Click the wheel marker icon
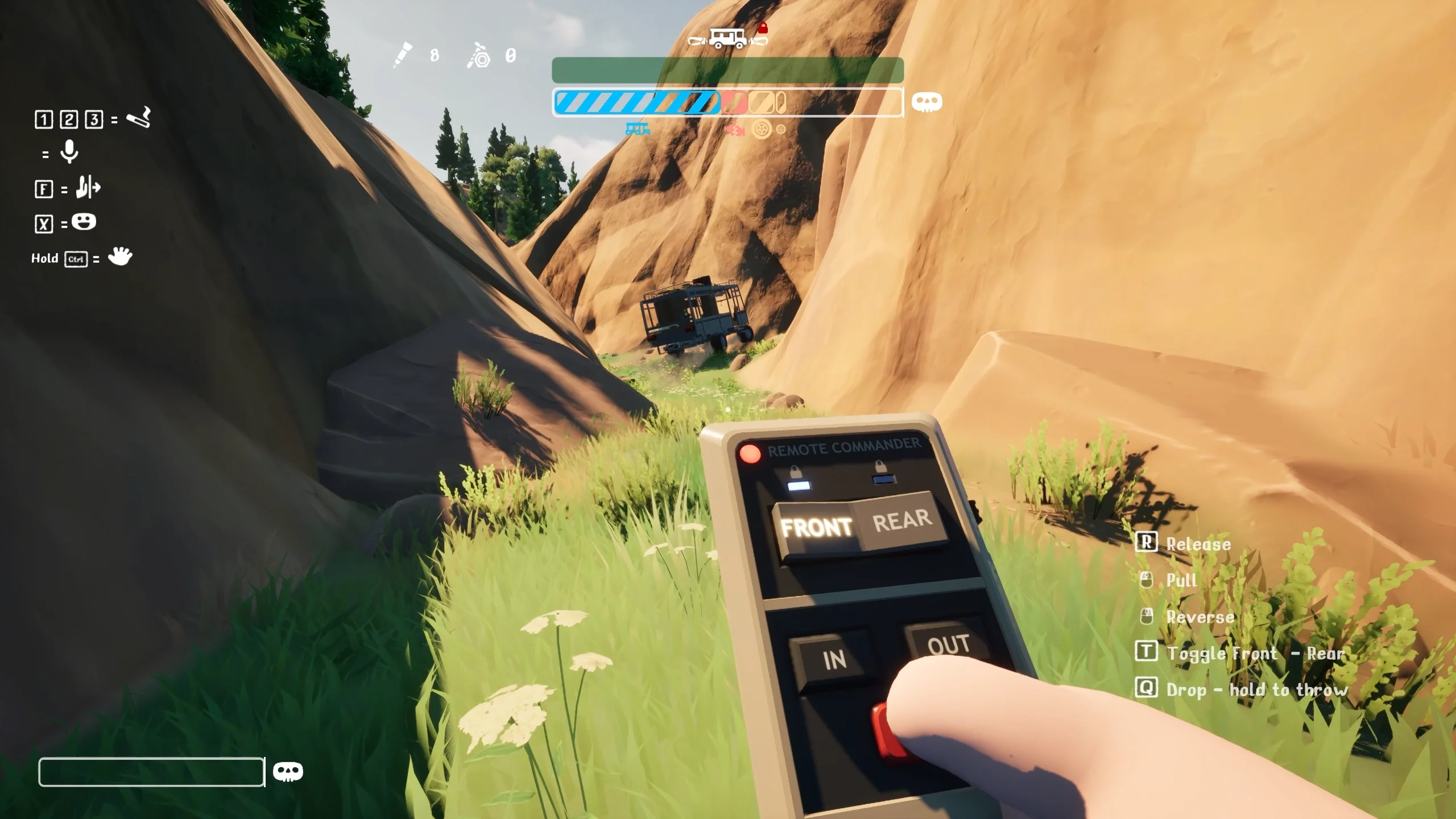Viewport: 1456px width, 819px height. click(762, 130)
